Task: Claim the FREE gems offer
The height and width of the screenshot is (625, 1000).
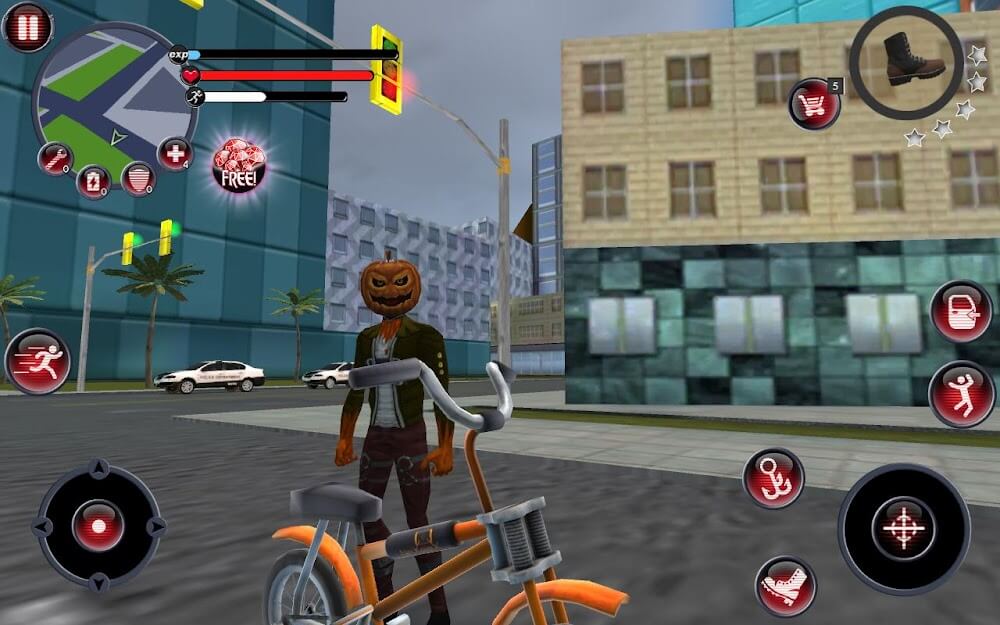Action: 239,165
